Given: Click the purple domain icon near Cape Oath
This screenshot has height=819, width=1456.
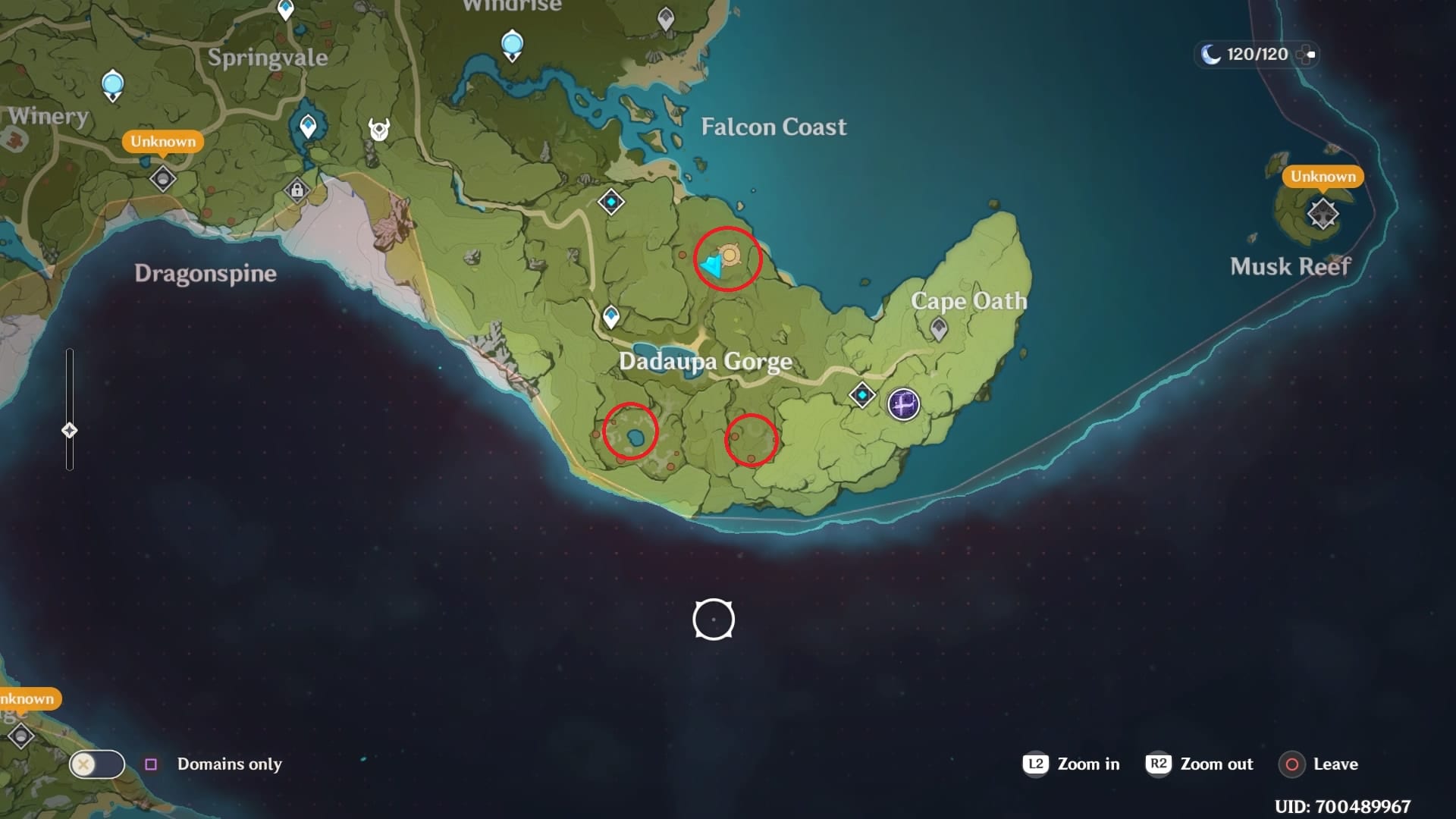Looking at the screenshot, I should coord(902,405).
